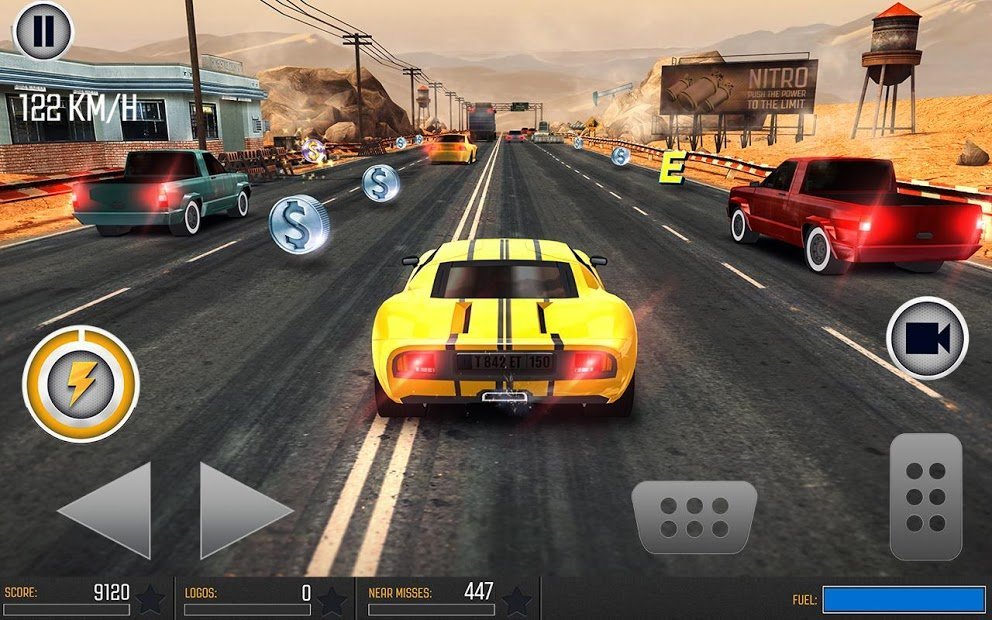
Task: Steer left with the left arrow
Action: coord(108,510)
